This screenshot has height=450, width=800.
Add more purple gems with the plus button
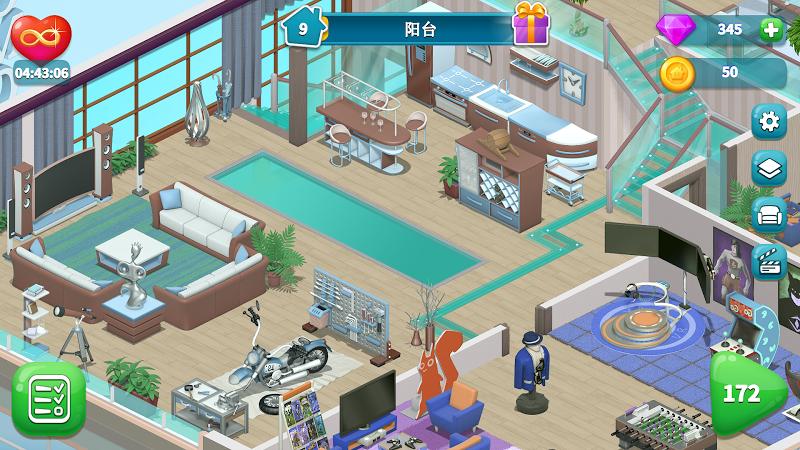click(770, 29)
